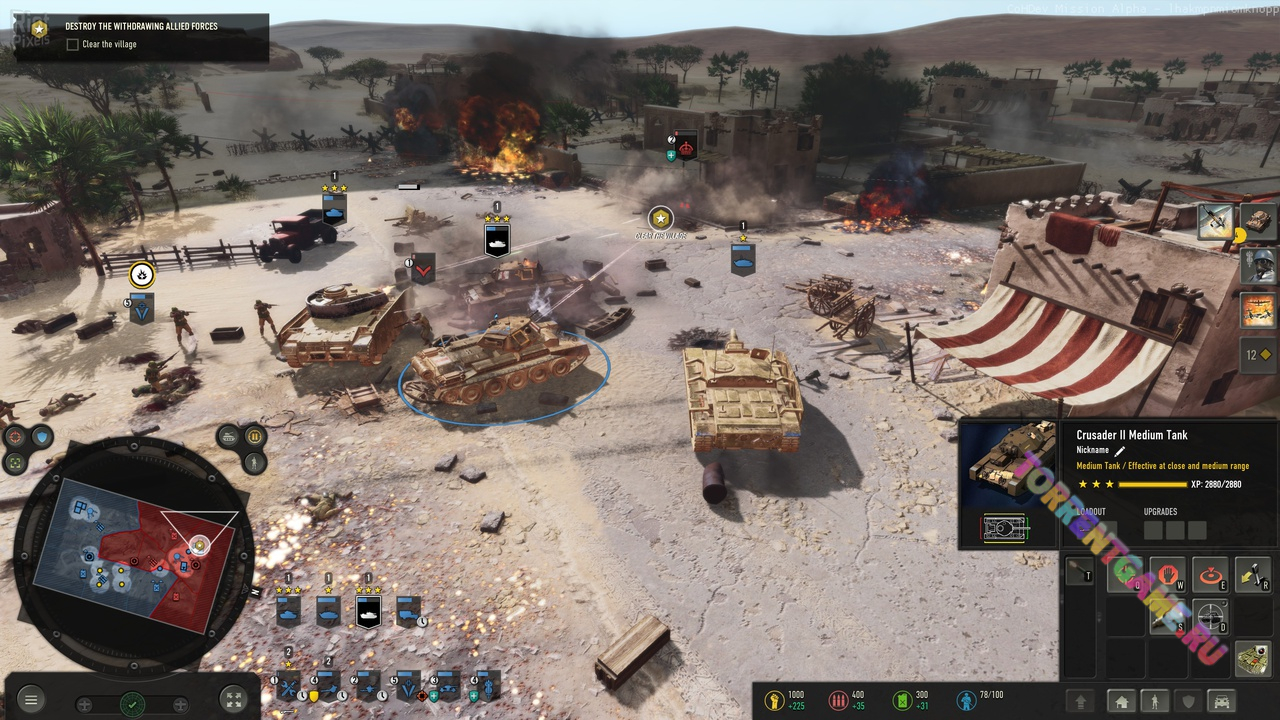Select the wrench engineer squad card
This screenshot has width=1280, height=720.
click(x=288, y=688)
